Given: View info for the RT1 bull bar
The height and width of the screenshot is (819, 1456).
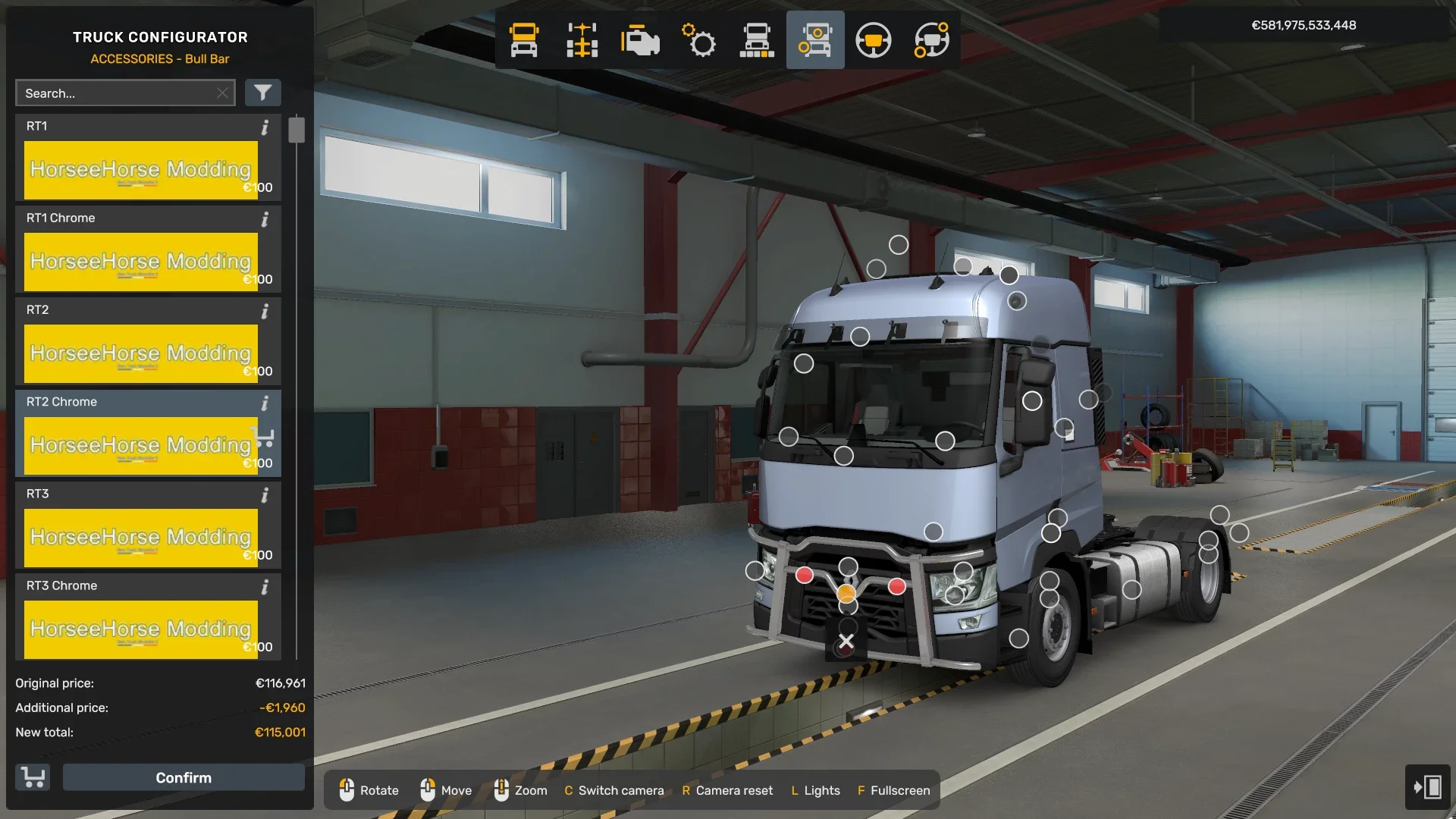Looking at the screenshot, I should [265, 129].
